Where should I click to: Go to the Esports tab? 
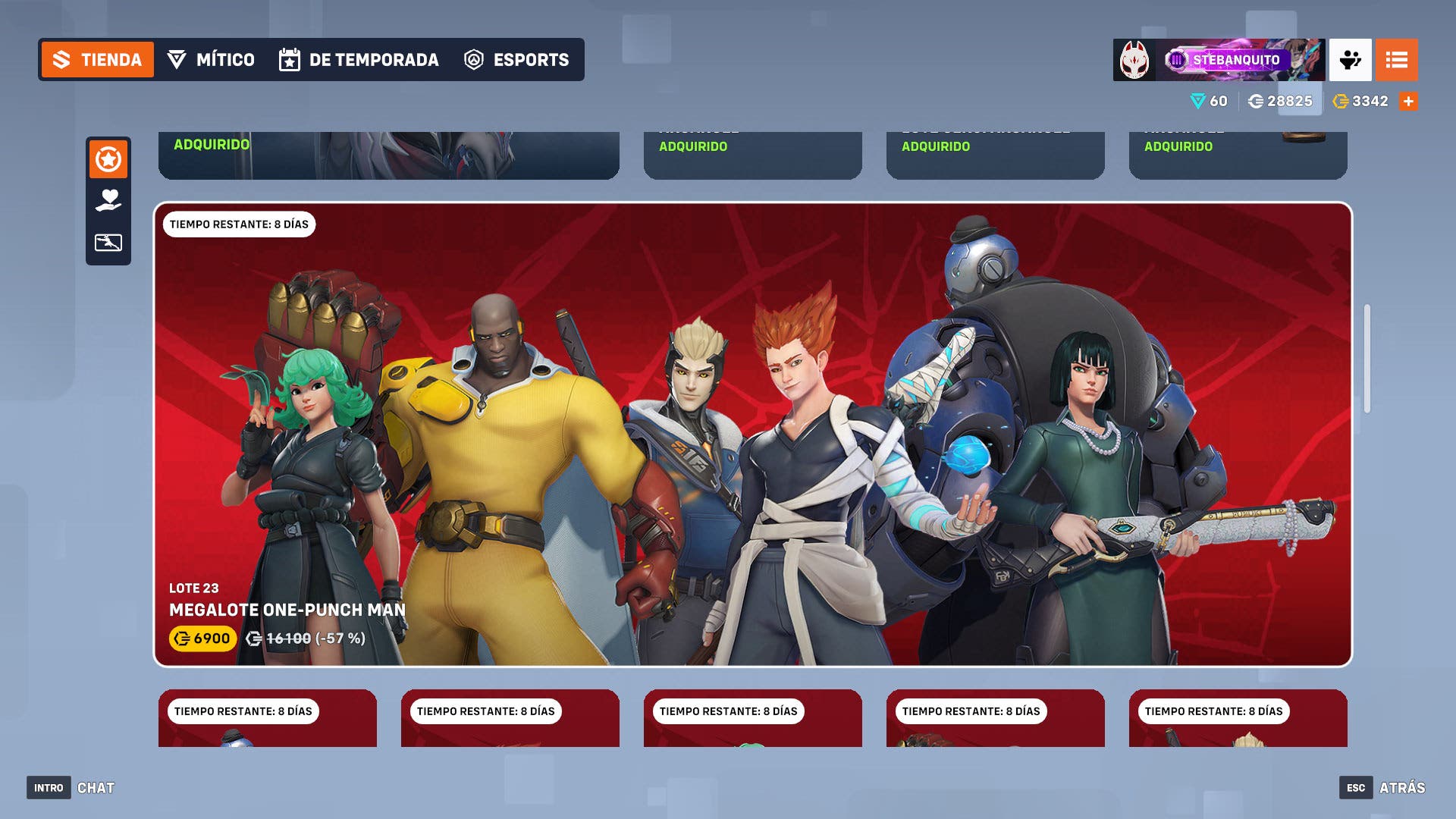(516, 60)
